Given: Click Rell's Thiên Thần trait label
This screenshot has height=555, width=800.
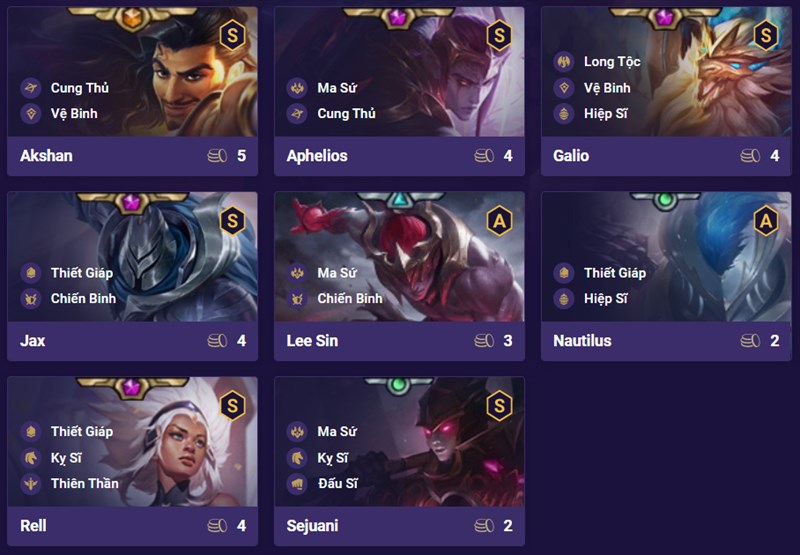Looking at the screenshot, I should [x=84, y=484].
